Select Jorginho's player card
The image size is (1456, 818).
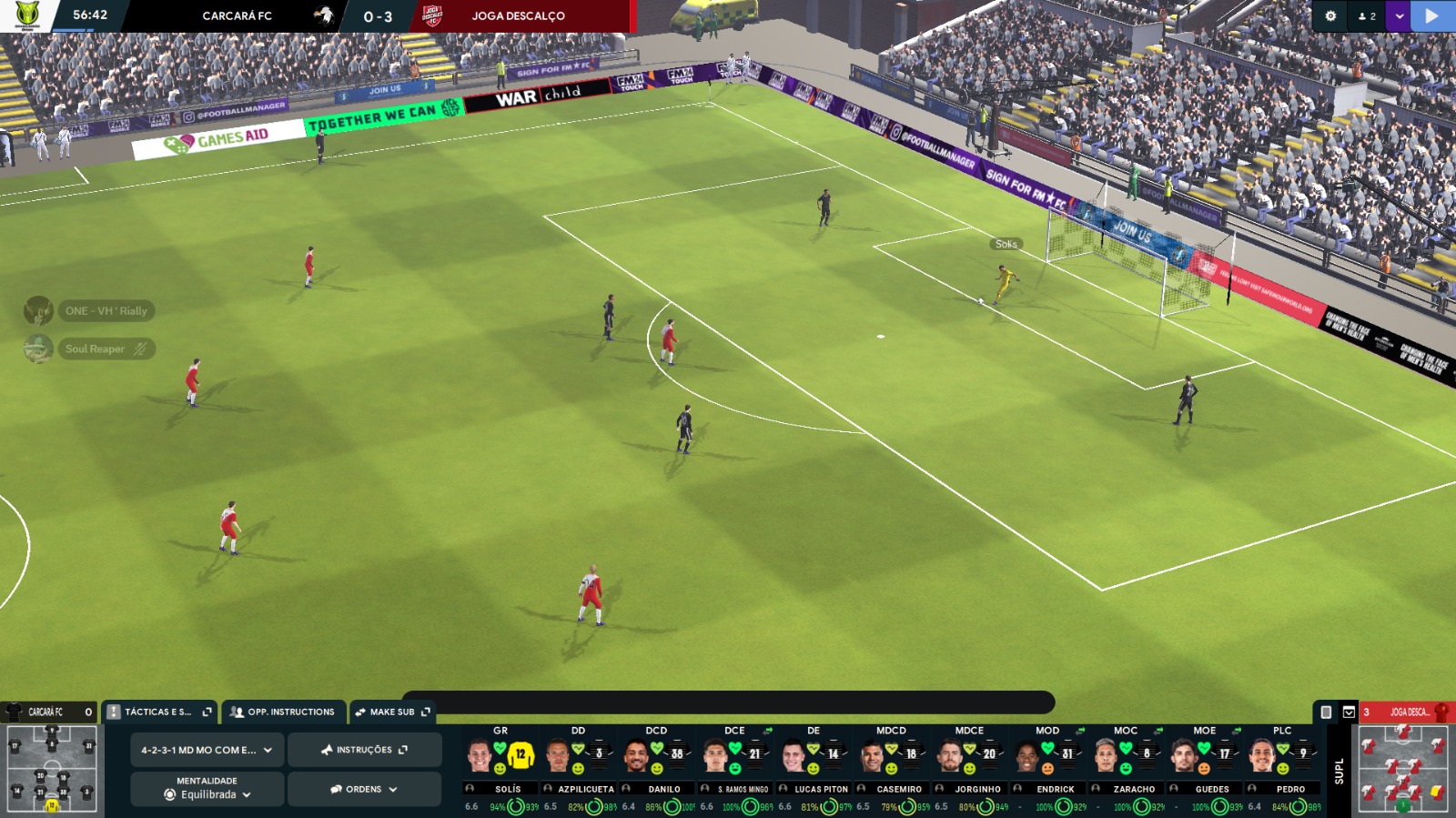pos(969,764)
